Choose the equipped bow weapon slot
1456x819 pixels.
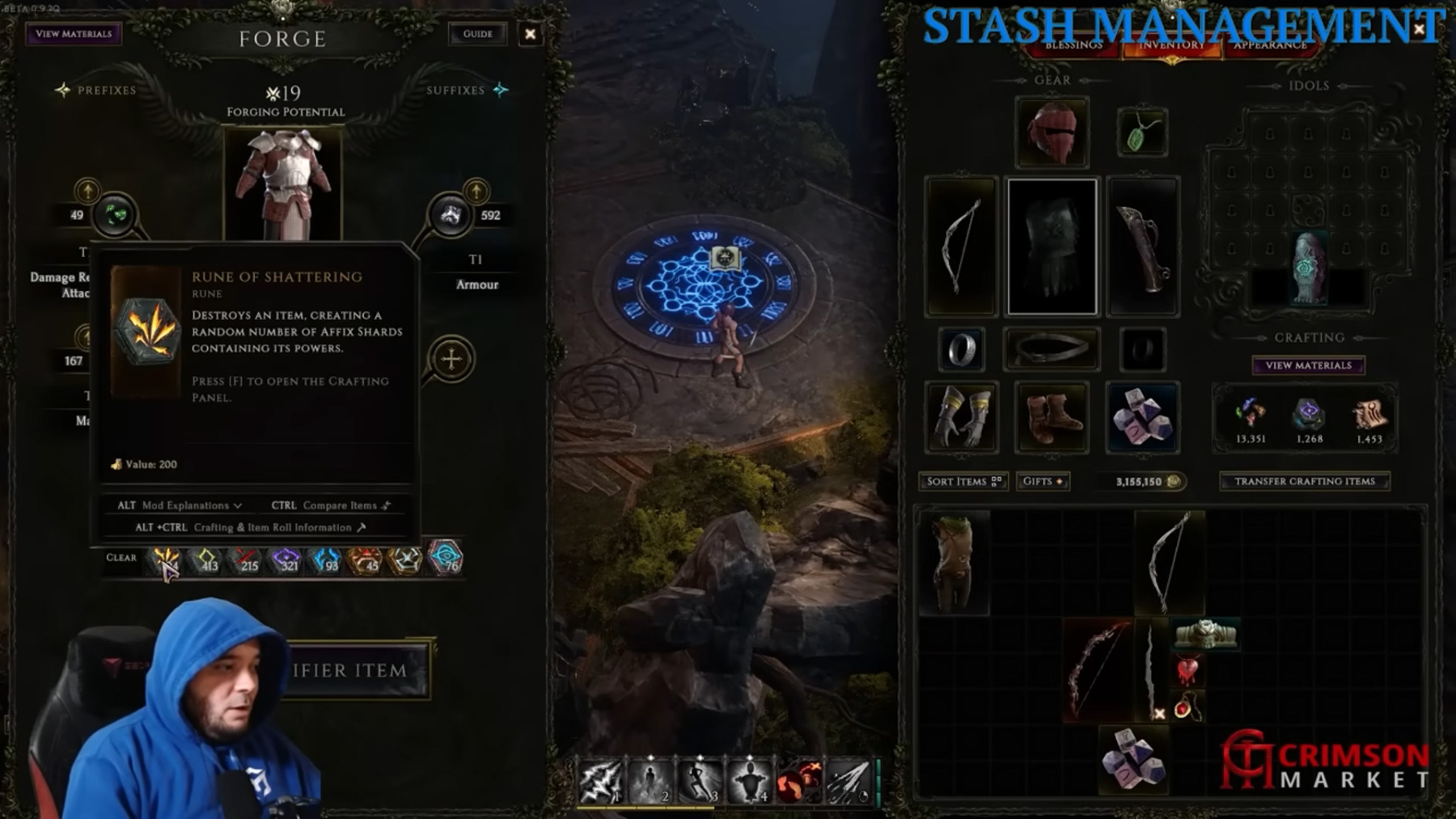(x=961, y=246)
